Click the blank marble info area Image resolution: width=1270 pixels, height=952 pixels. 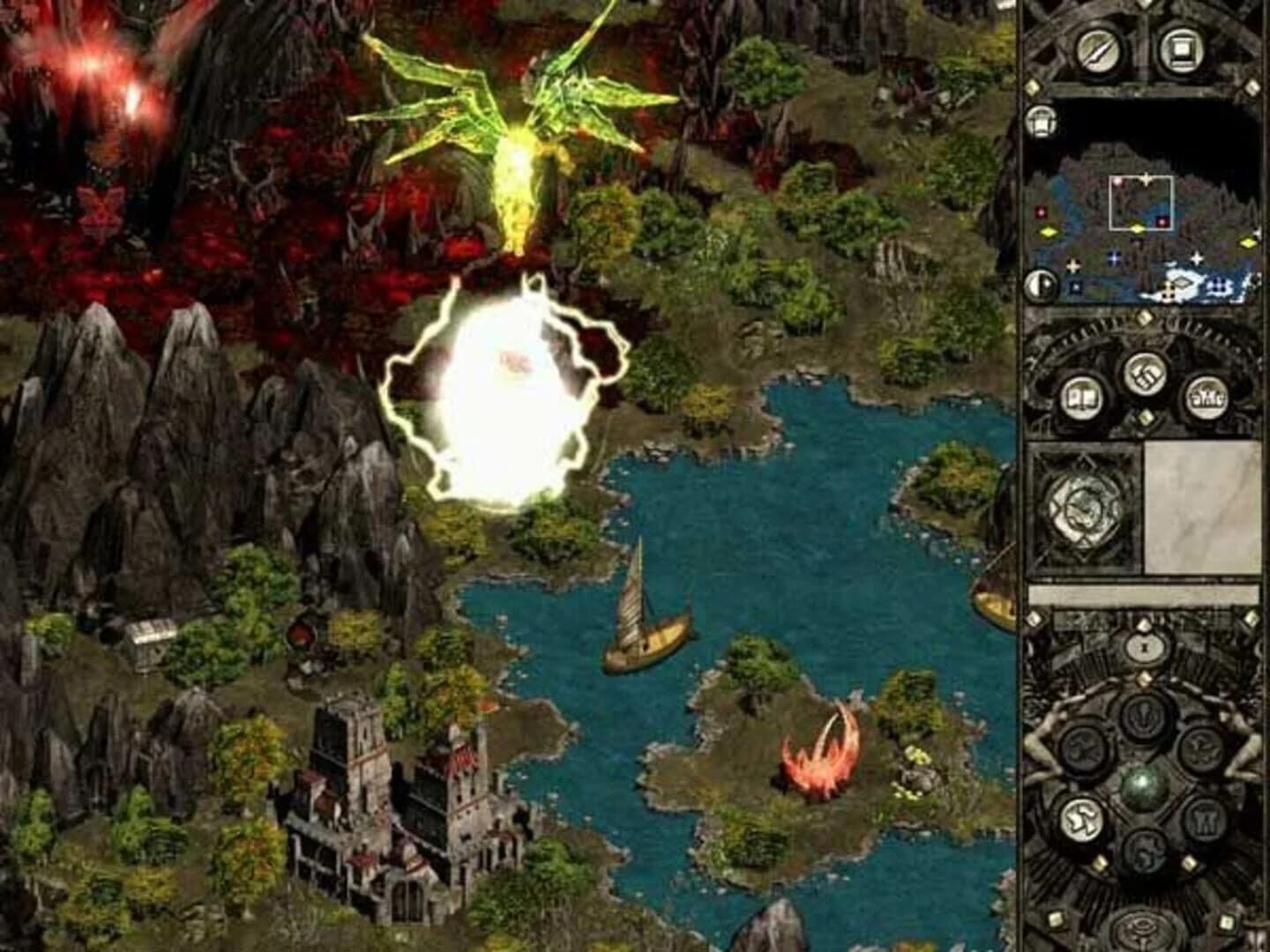point(1200,507)
